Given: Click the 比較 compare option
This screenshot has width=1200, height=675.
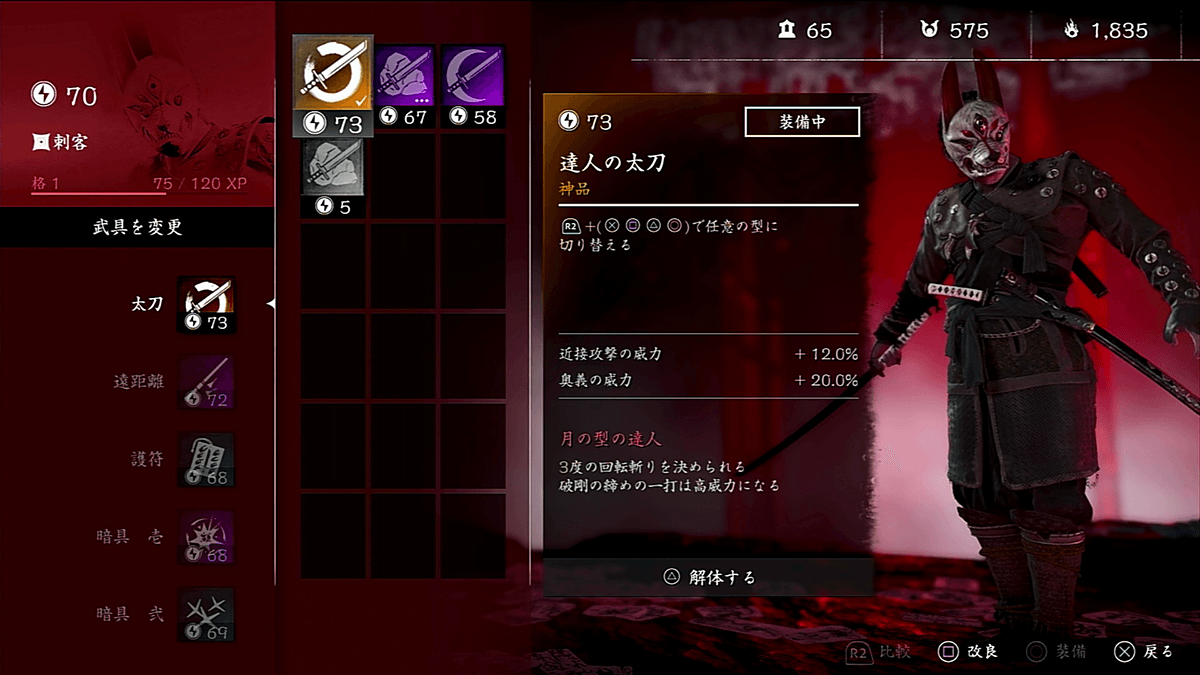Looking at the screenshot, I should click(881, 652).
